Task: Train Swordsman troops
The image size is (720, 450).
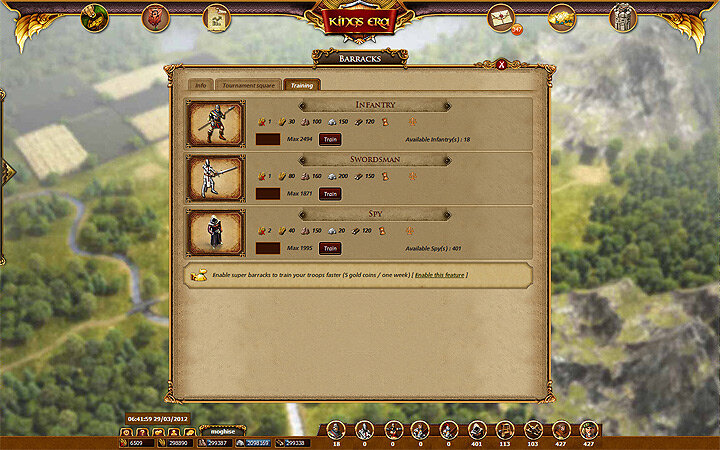Action: (330, 194)
